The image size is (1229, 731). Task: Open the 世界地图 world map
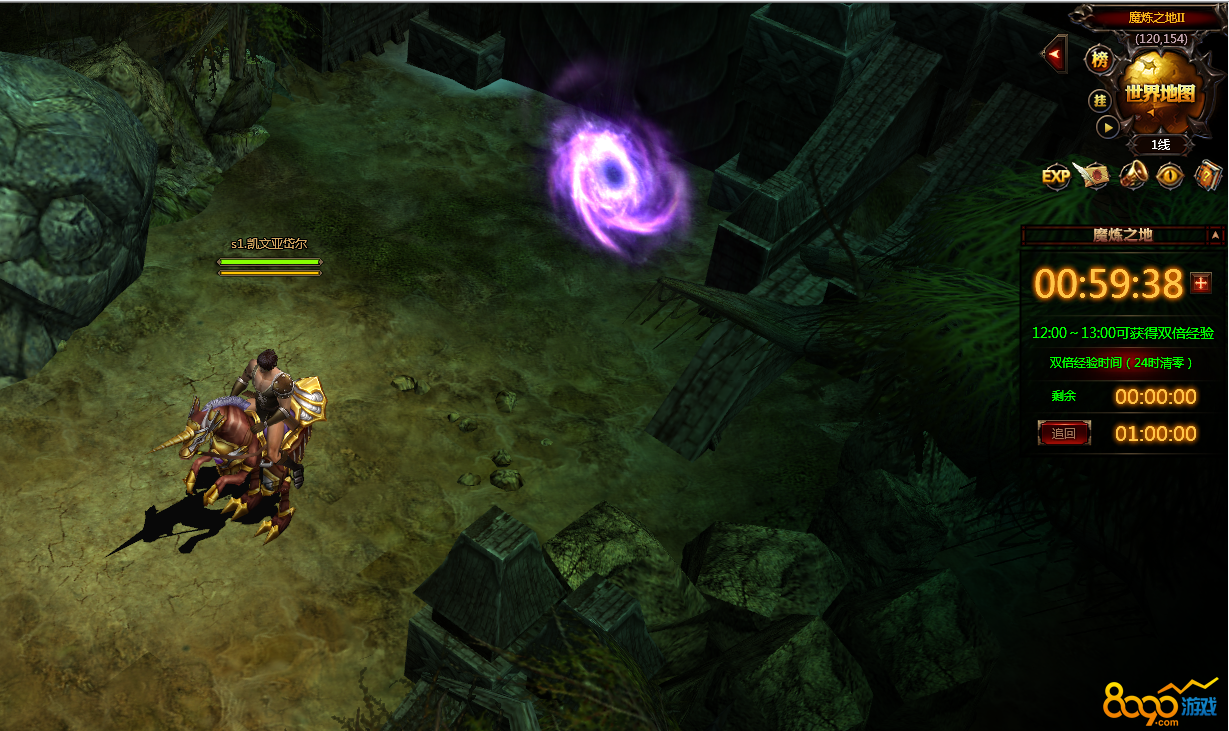tap(1159, 93)
